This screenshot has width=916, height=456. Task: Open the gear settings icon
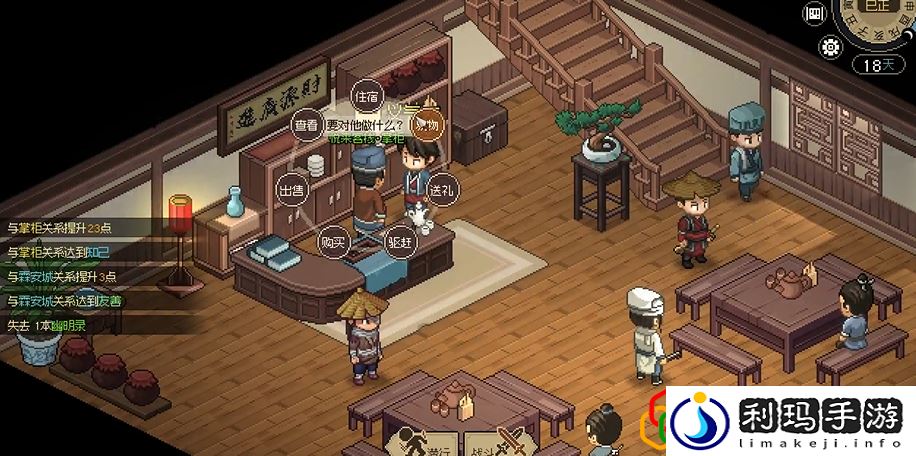tap(829, 46)
